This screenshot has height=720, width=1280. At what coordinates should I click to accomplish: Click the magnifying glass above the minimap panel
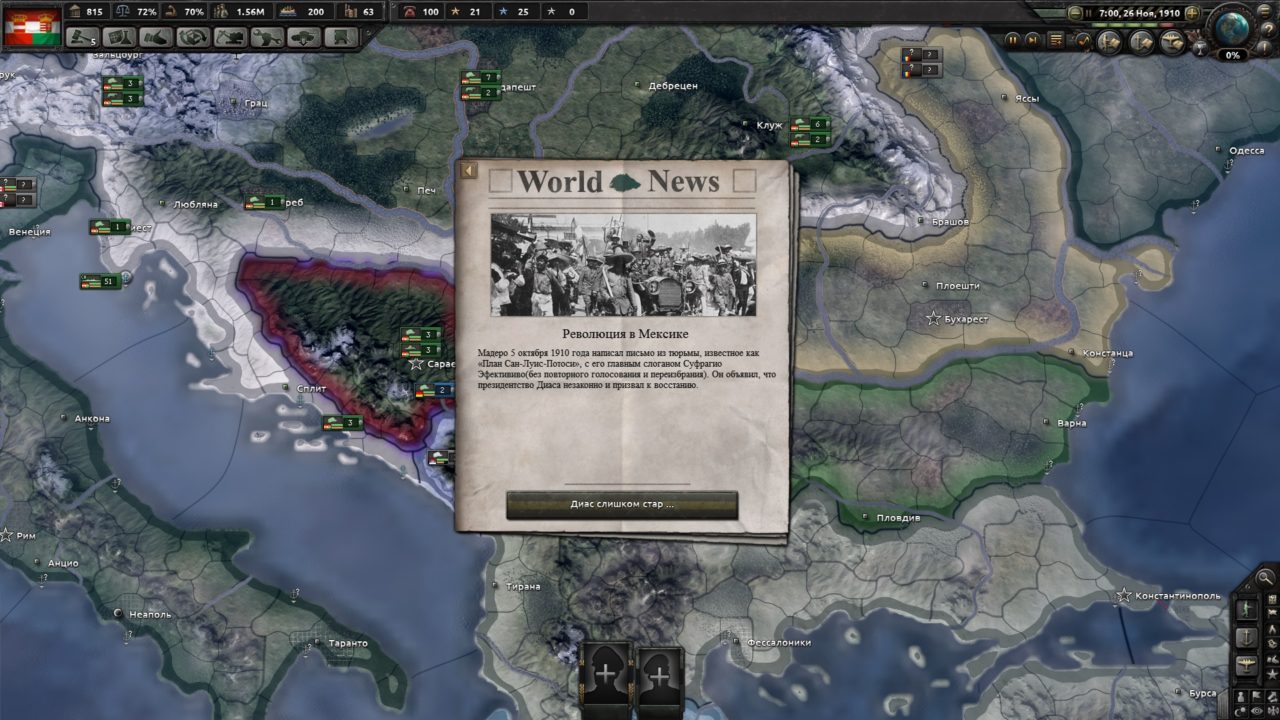click(x=1264, y=578)
